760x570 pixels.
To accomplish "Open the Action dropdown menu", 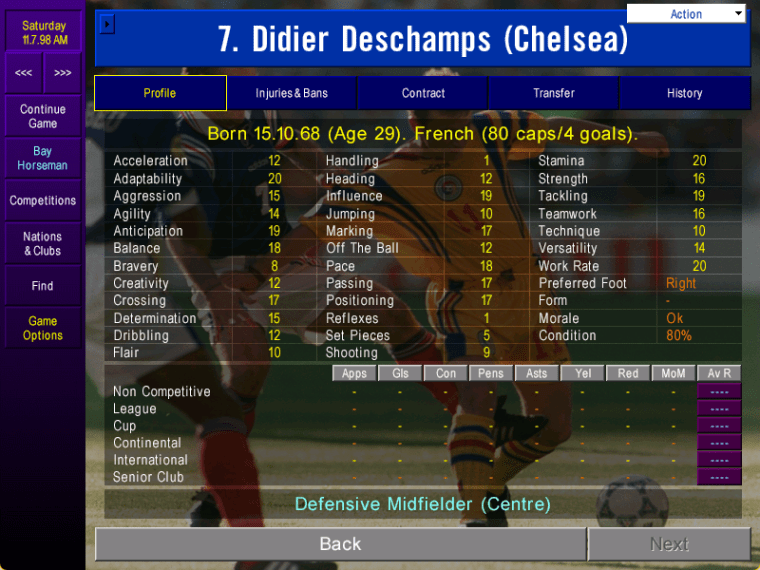I will pos(686,14).
